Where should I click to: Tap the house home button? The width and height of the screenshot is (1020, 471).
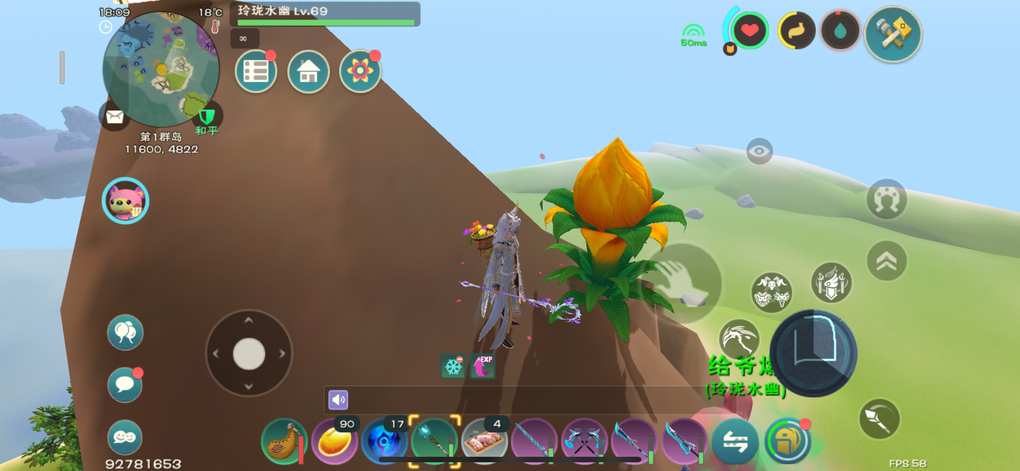click(x=308, y=71)
